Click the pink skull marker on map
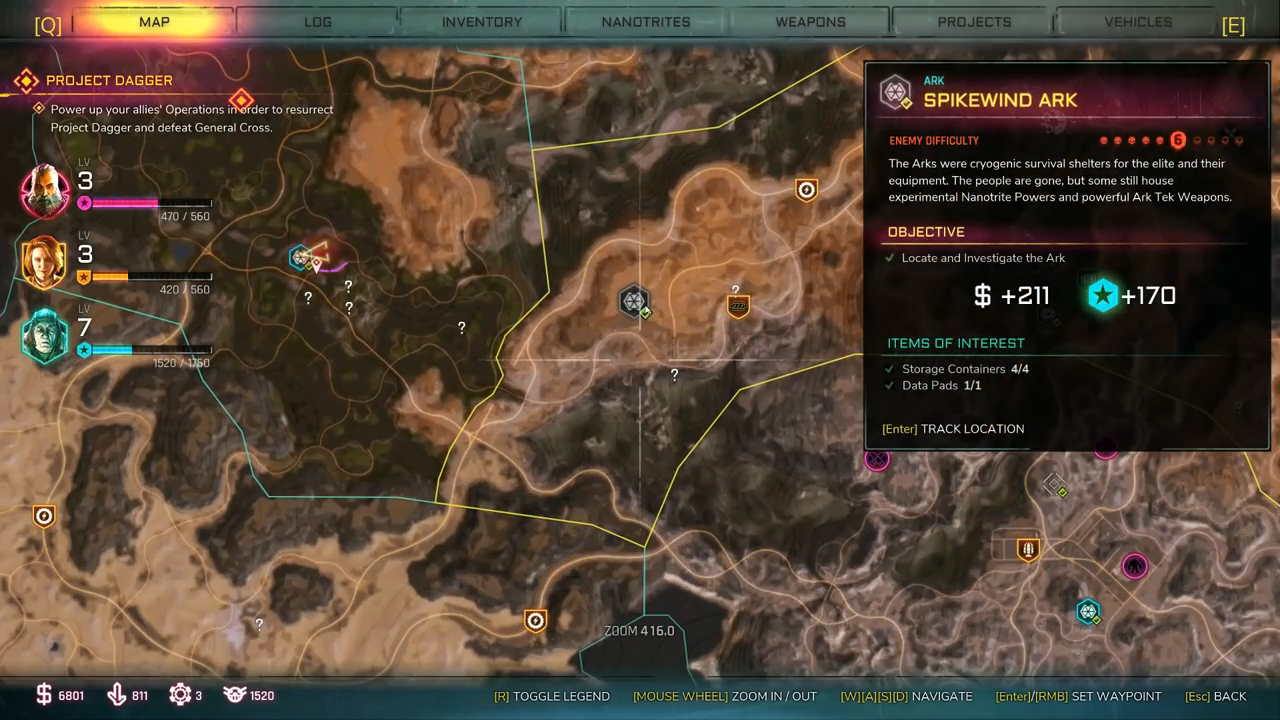 click(x=1134, y=566)
